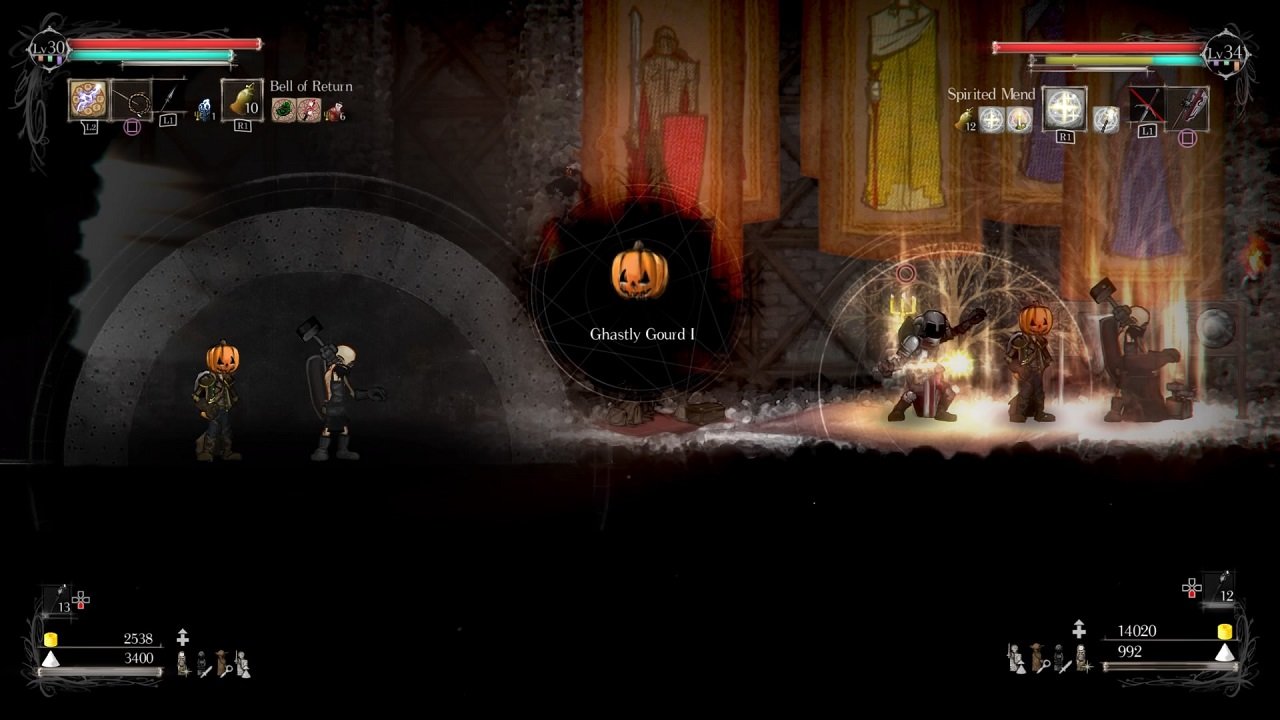Click the Spirited Mend prayer icon
Image resolution: width=1280 pixels, height=720 pixels.
(x=1066, y=105)
